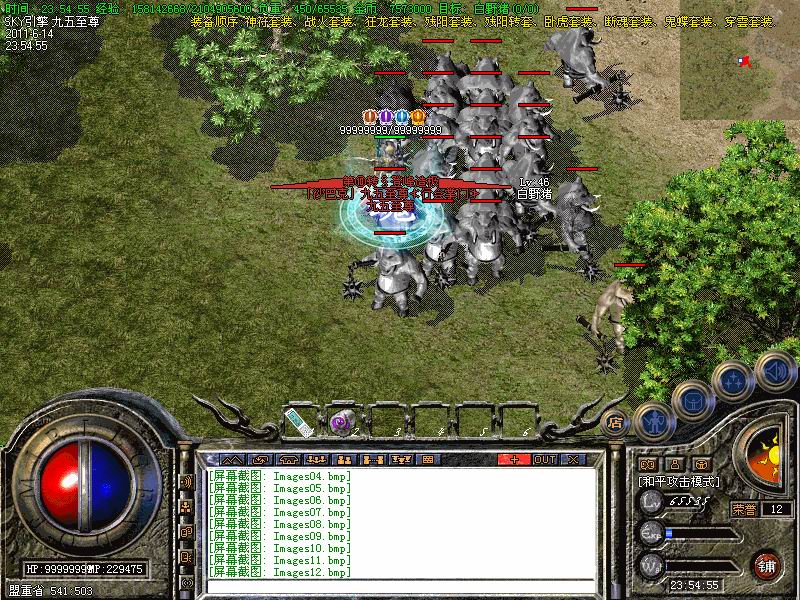Screen dimensions: 800x600
Task: Switch the 和平攻击模式 attack mode label
Action: (679, 481)
